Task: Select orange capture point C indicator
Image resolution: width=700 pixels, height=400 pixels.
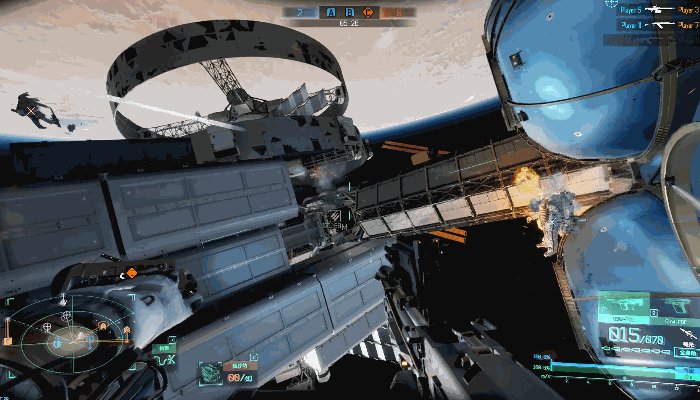Action: pyautogui.click(x=367, y=13)
